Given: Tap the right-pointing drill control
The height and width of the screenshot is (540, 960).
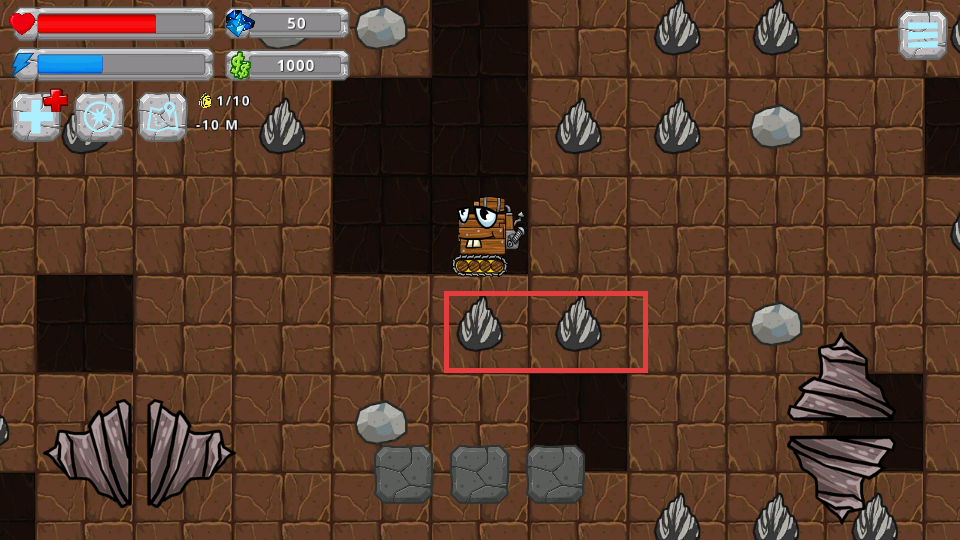Looking at the screenshot, I should [188, 455].
